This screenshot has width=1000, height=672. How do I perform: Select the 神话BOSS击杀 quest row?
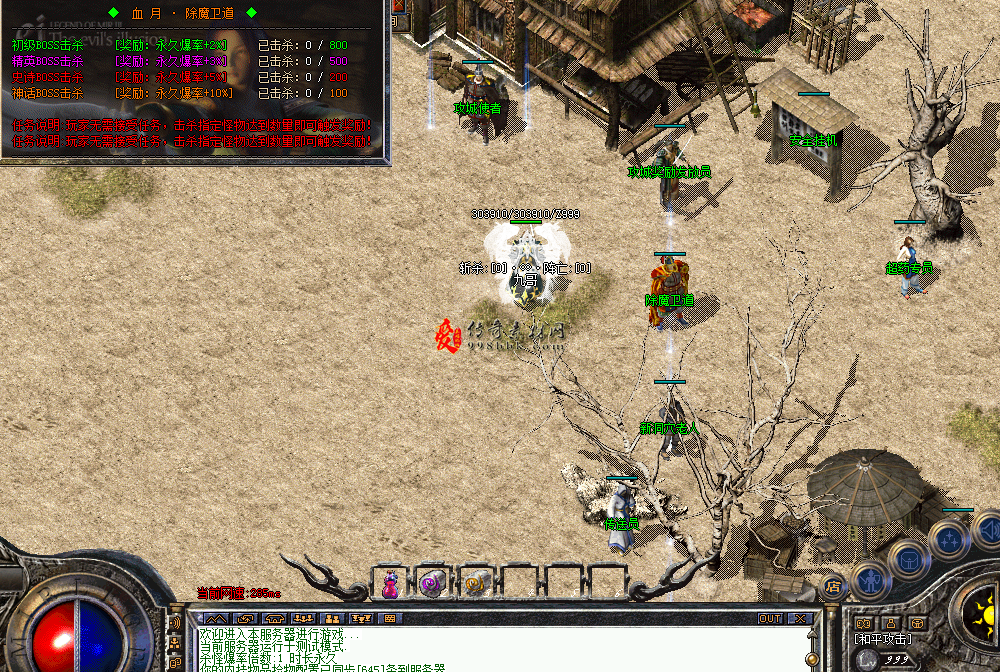[x=47, y=93]
